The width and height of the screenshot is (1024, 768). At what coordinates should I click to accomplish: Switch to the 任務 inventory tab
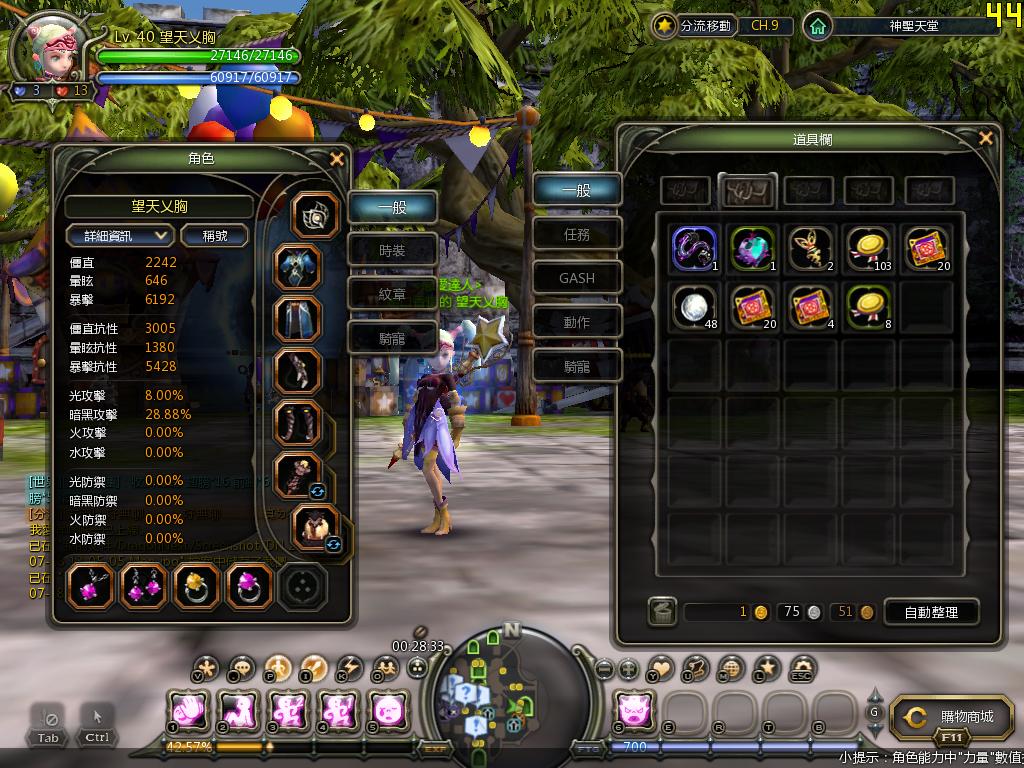click(577, 234)
